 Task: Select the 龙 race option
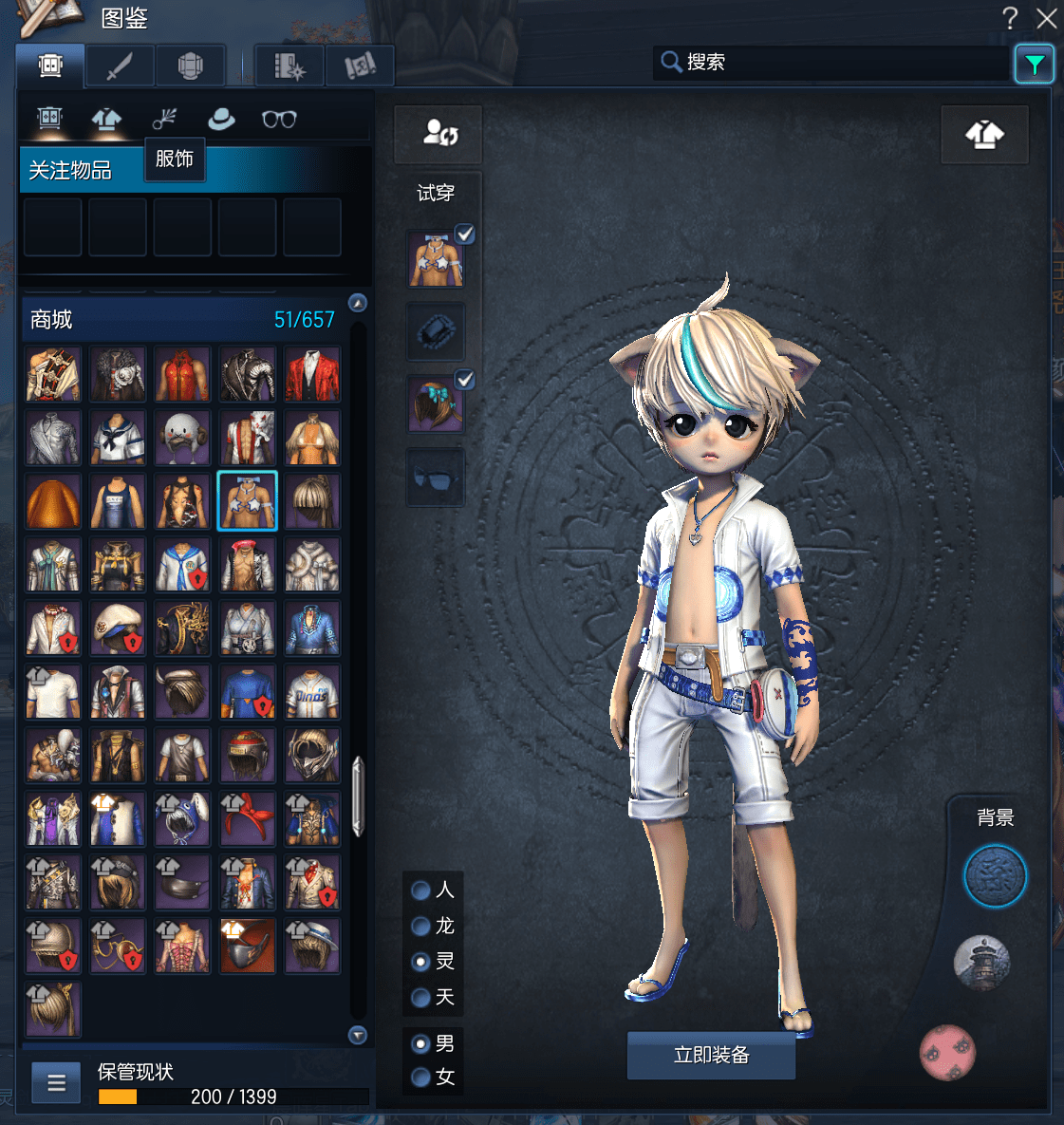coord(421,926)
